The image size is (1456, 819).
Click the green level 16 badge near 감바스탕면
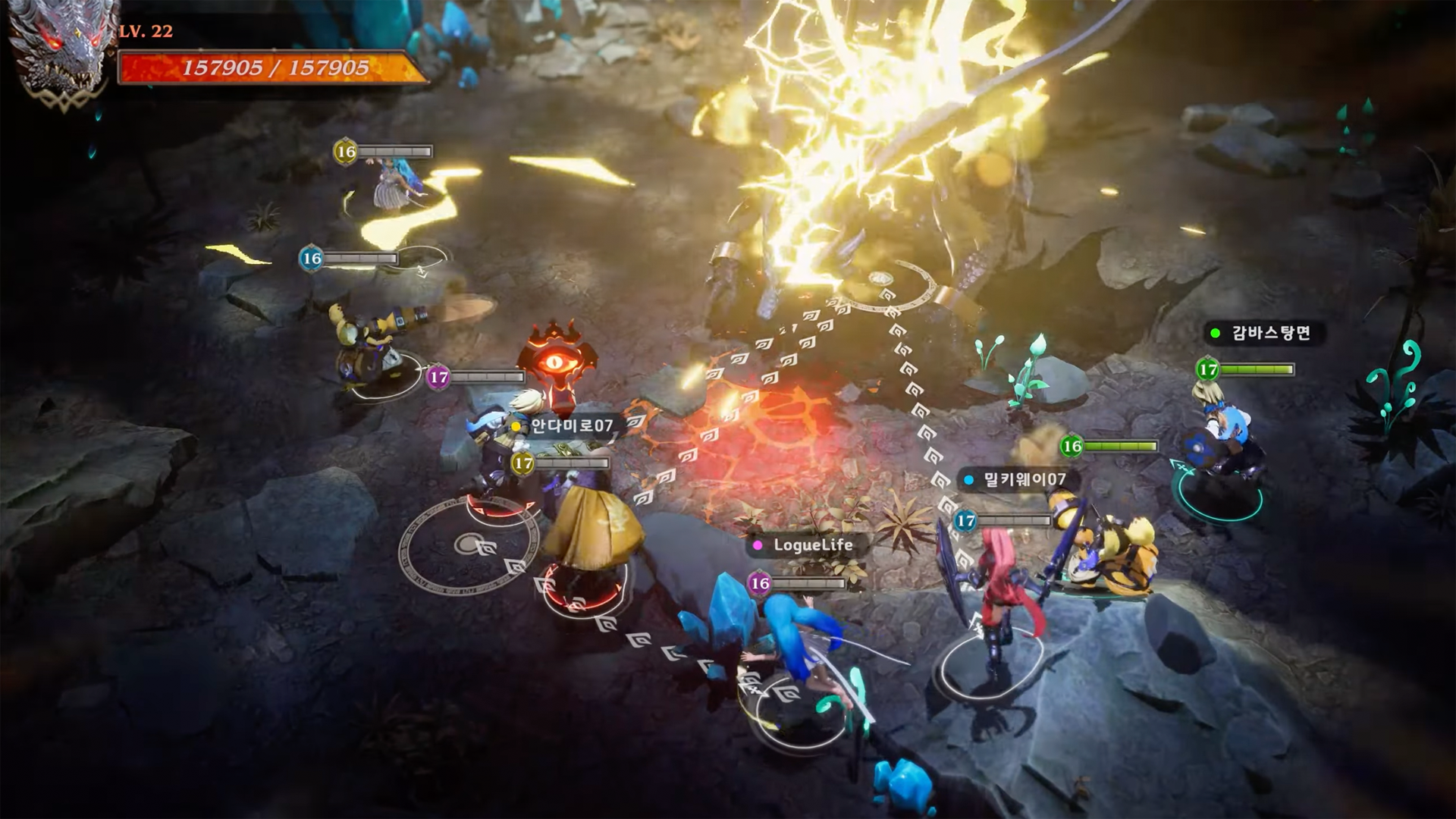[1070, 447]
